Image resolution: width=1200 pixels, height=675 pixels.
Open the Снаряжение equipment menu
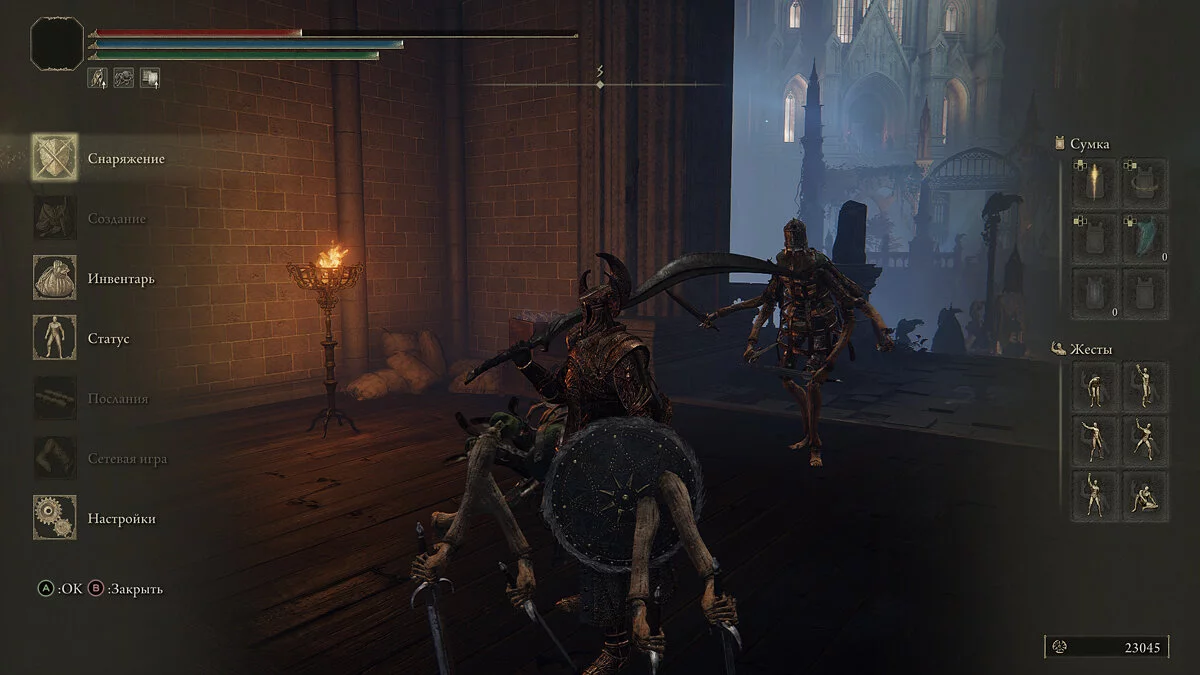pos(55,158)
